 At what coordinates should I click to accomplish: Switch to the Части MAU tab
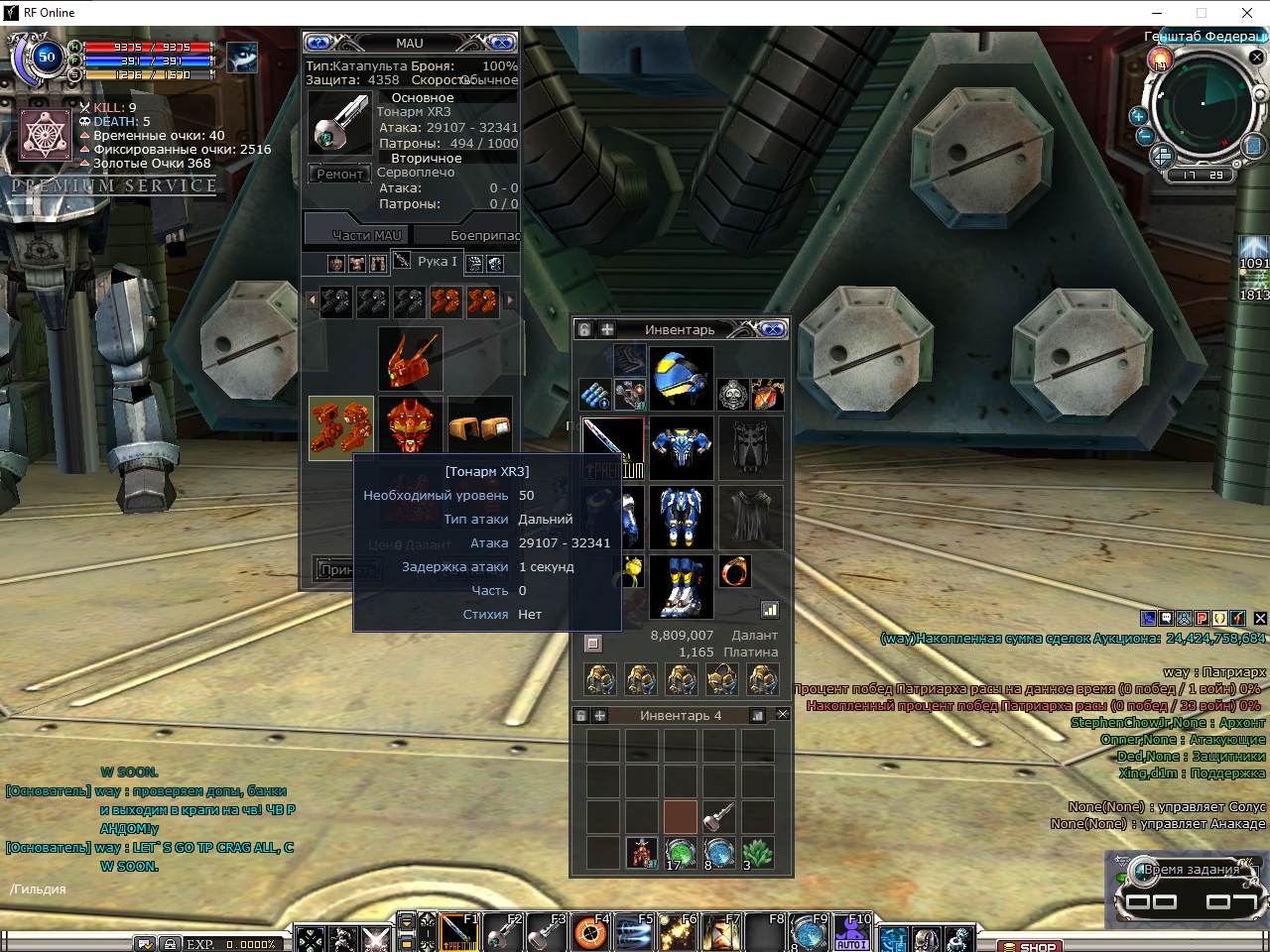pos(366,235)
